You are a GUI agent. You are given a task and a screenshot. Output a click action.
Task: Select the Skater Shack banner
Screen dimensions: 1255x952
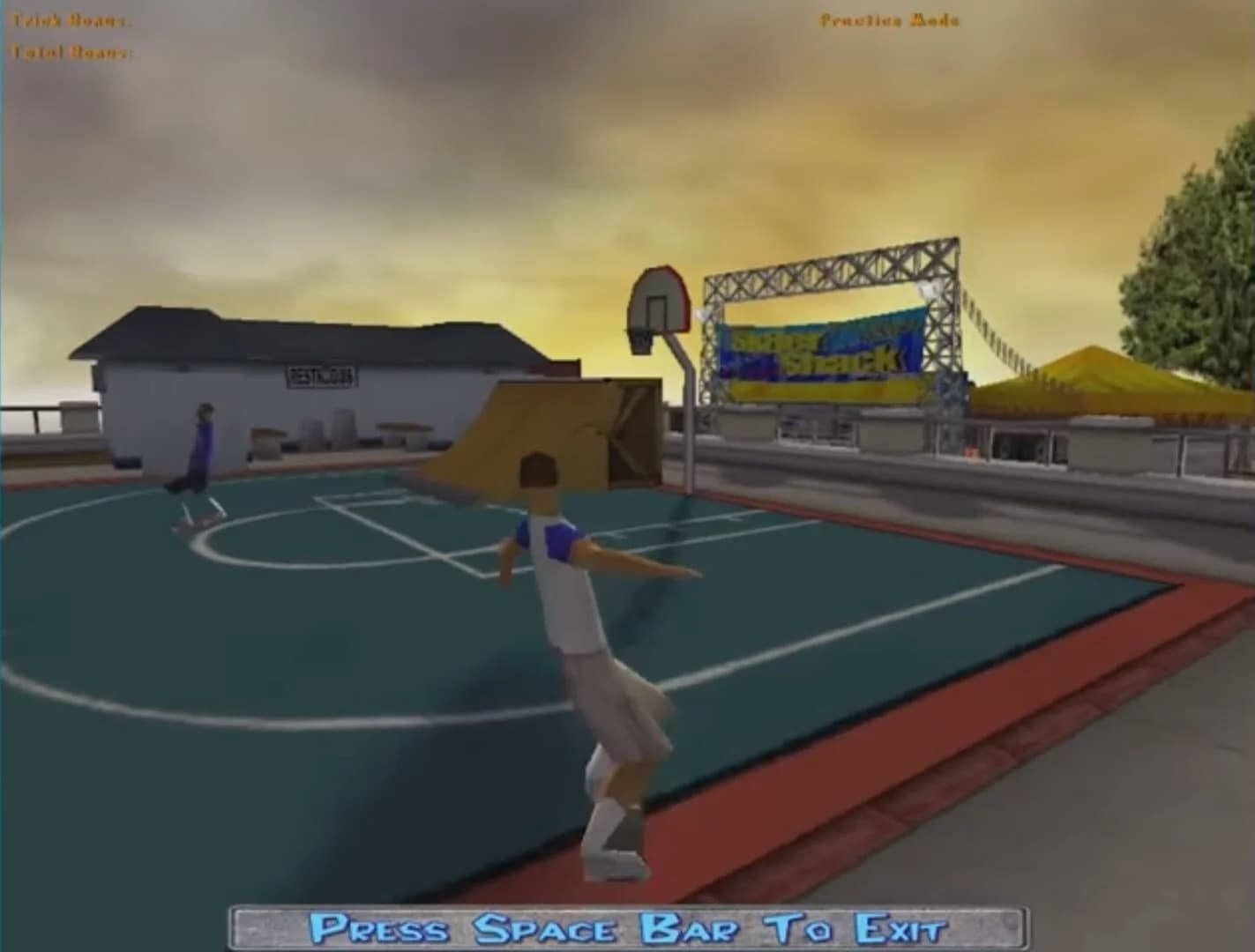(820, 353)
